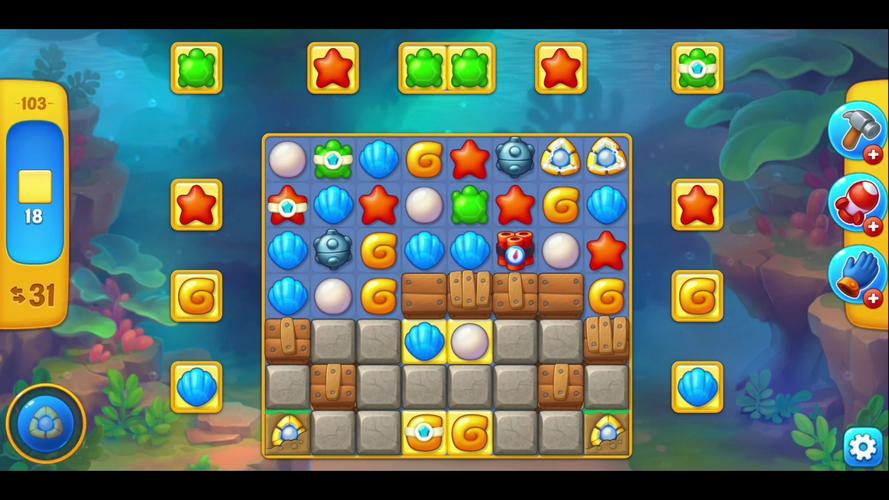889x500 pixels.
Task: Add more hammer boosters via its plus badge
Action: 873,155
